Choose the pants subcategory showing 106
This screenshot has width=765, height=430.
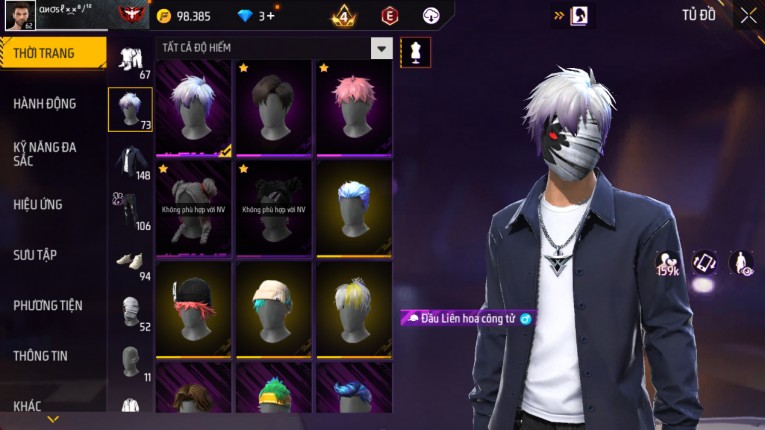click(x=130, y=210)
